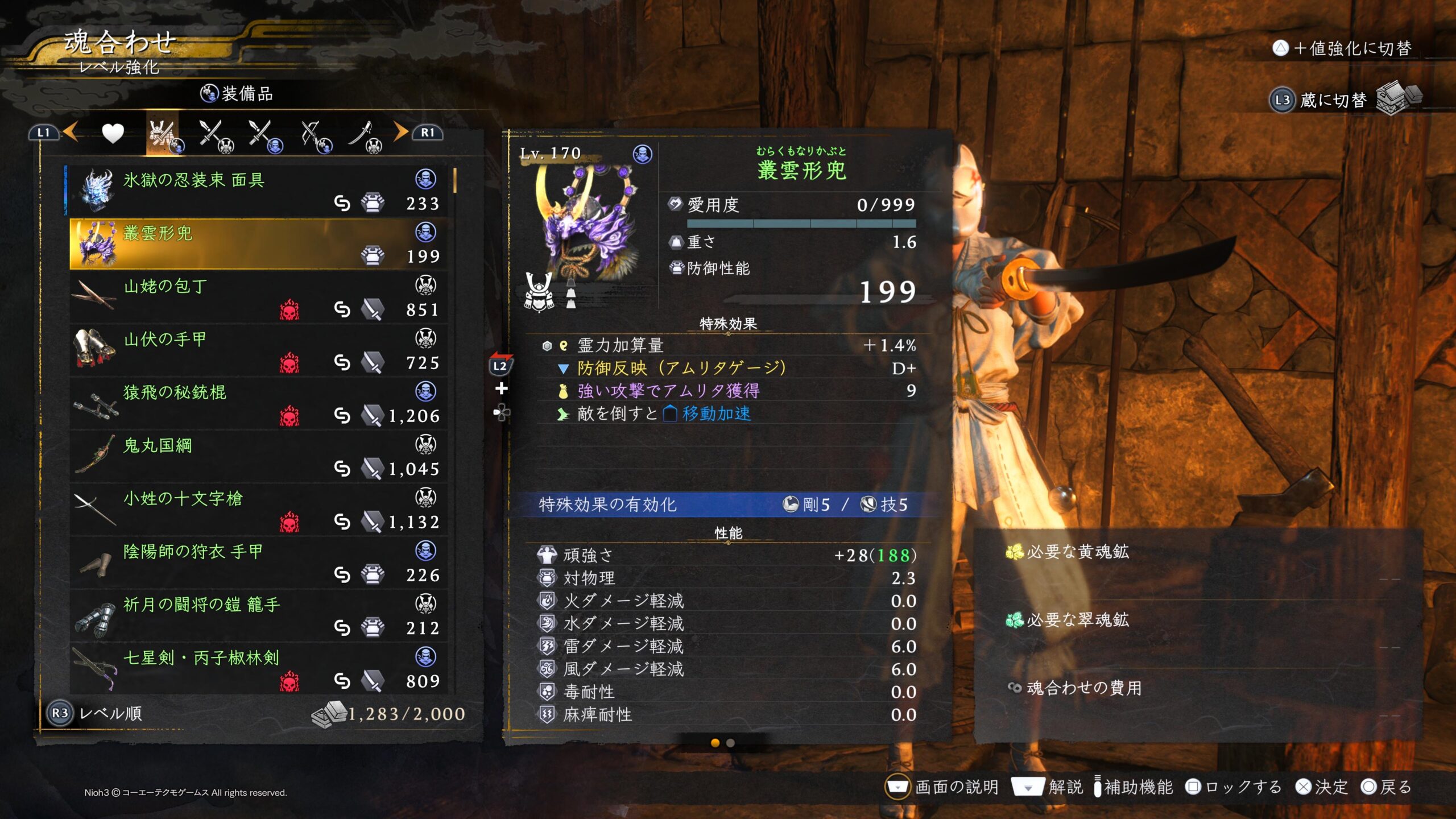Image resolution: width=1456 pixels, height=819 pixels.
Task: Switch to the heart favorites tab
Action: point(113,134)
